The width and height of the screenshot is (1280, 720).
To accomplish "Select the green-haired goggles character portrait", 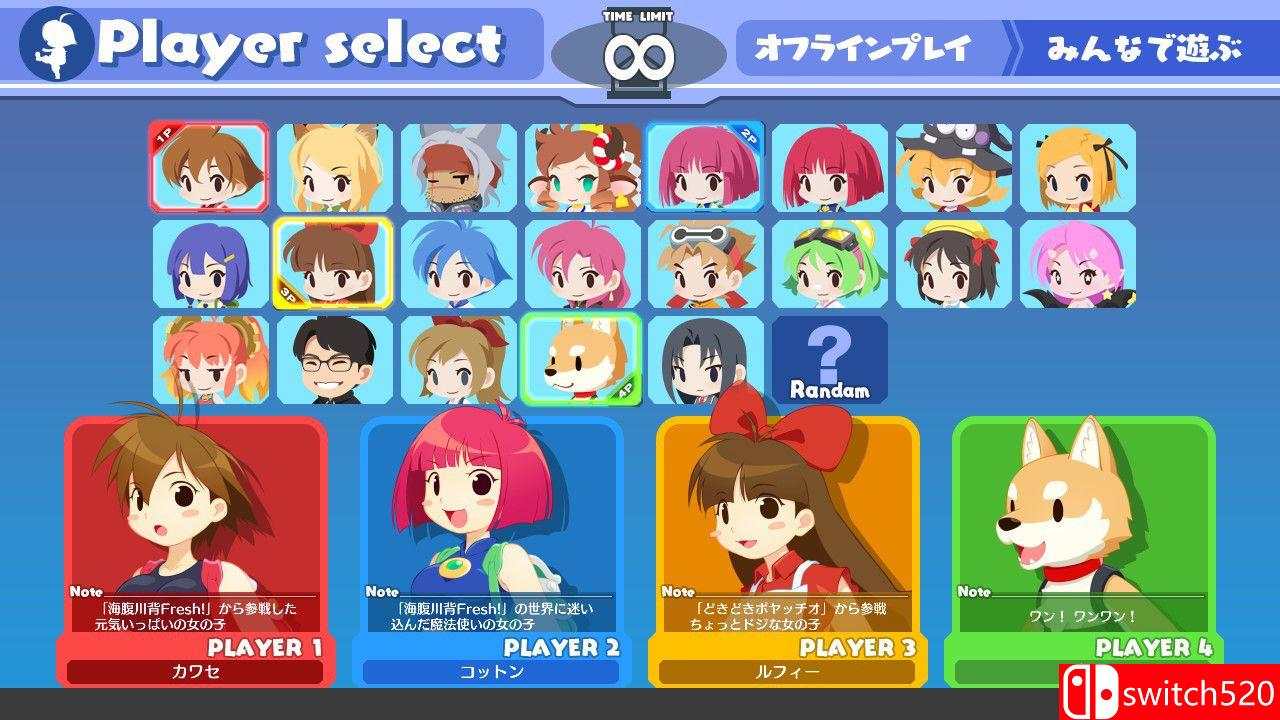I will [830, 264].
